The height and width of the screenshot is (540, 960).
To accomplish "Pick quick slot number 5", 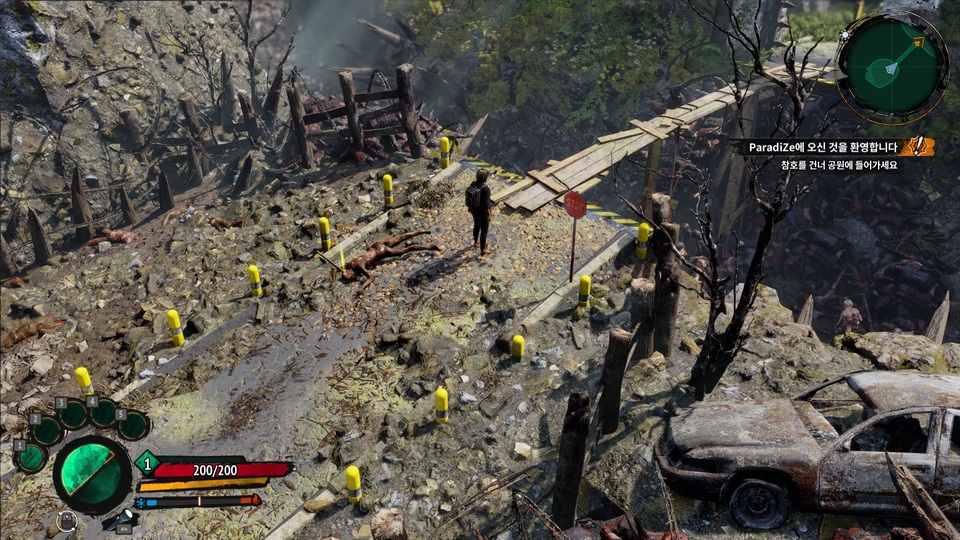I will pos(133,425).
